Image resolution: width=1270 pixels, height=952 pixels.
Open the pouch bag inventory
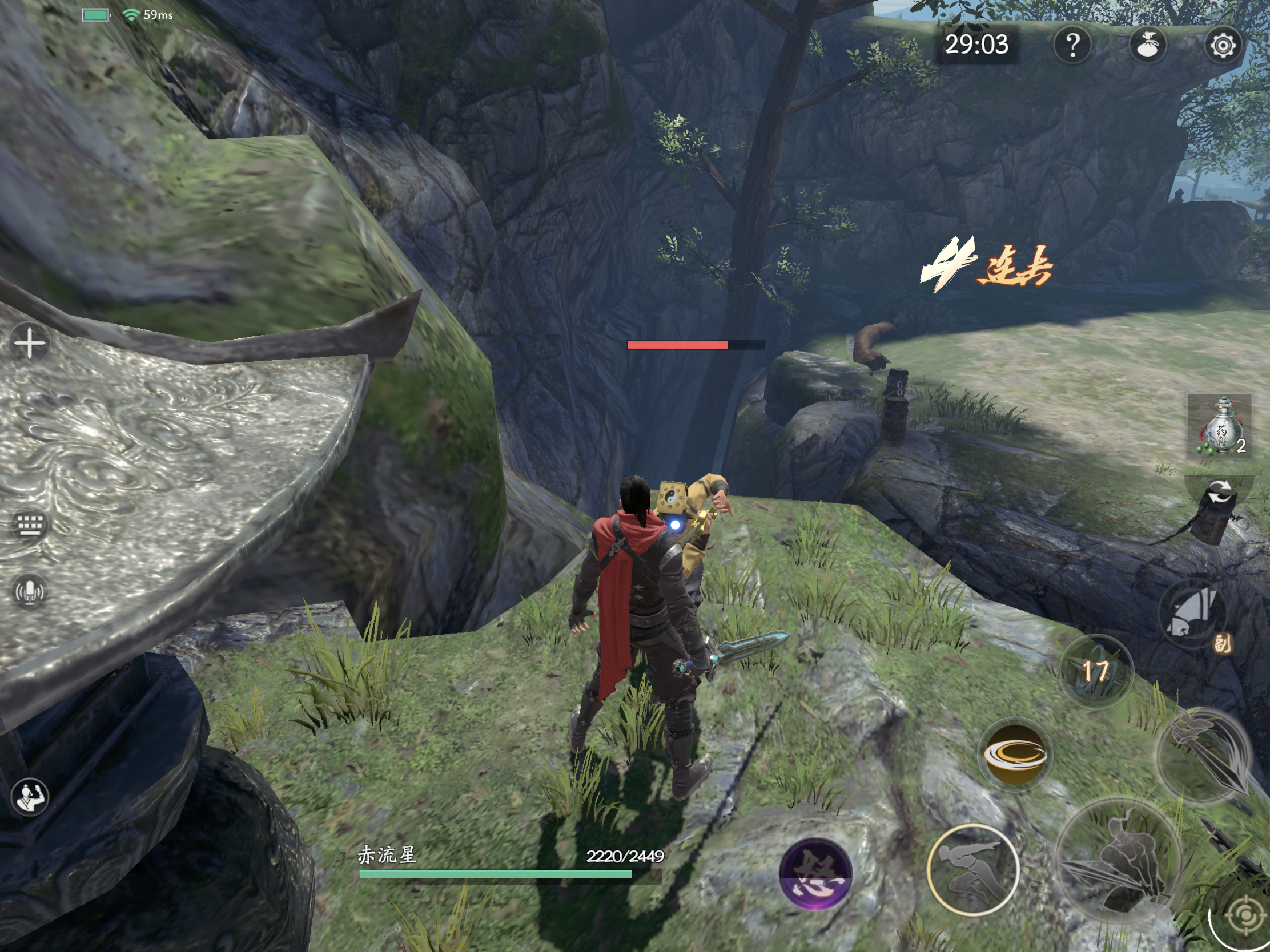click(1147, 45)
